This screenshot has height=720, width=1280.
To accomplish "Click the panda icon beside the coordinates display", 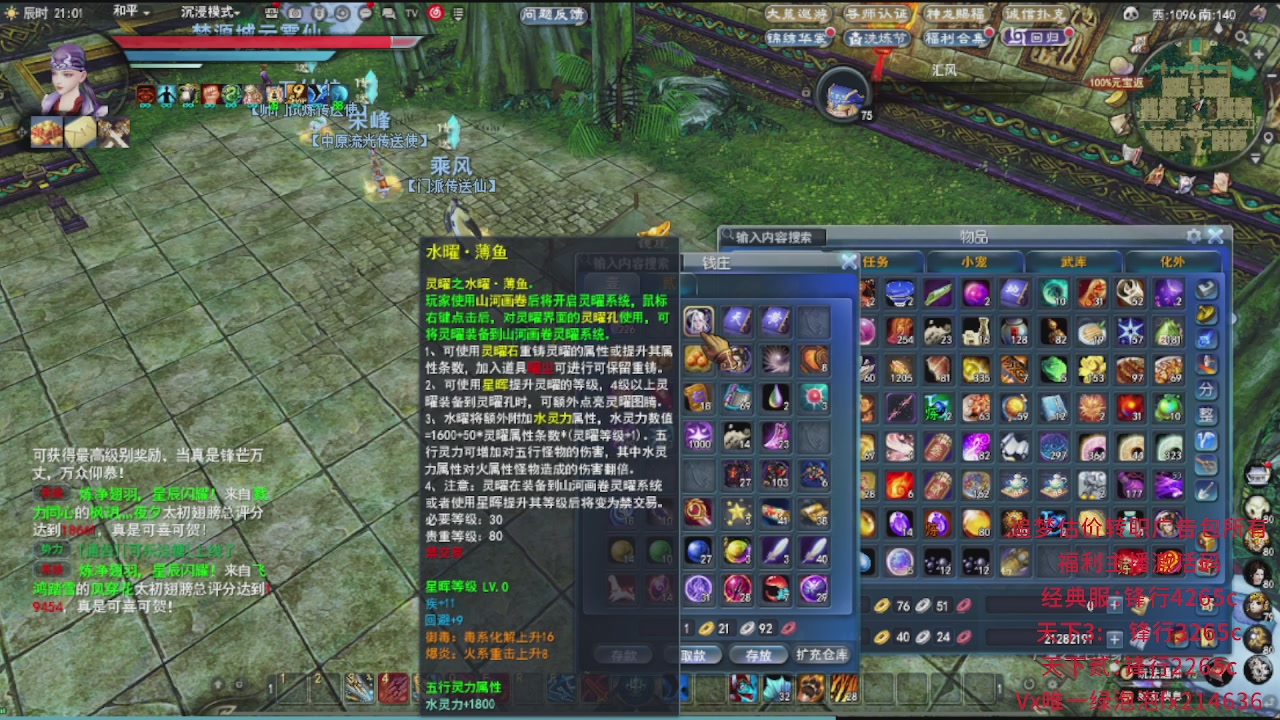I will pos(1131,13).
